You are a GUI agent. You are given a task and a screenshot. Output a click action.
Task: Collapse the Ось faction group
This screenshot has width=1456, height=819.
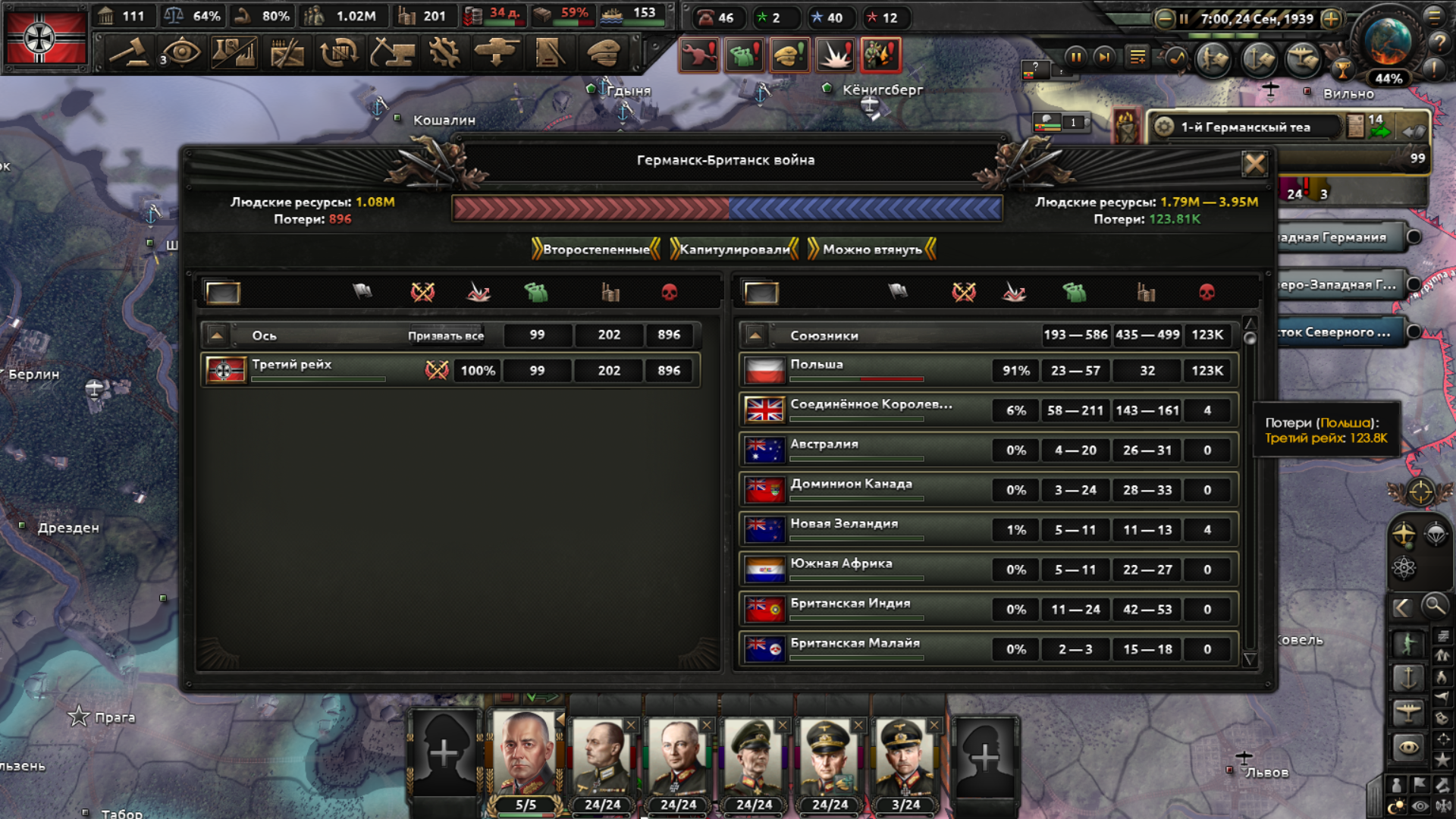coord(217,334)
